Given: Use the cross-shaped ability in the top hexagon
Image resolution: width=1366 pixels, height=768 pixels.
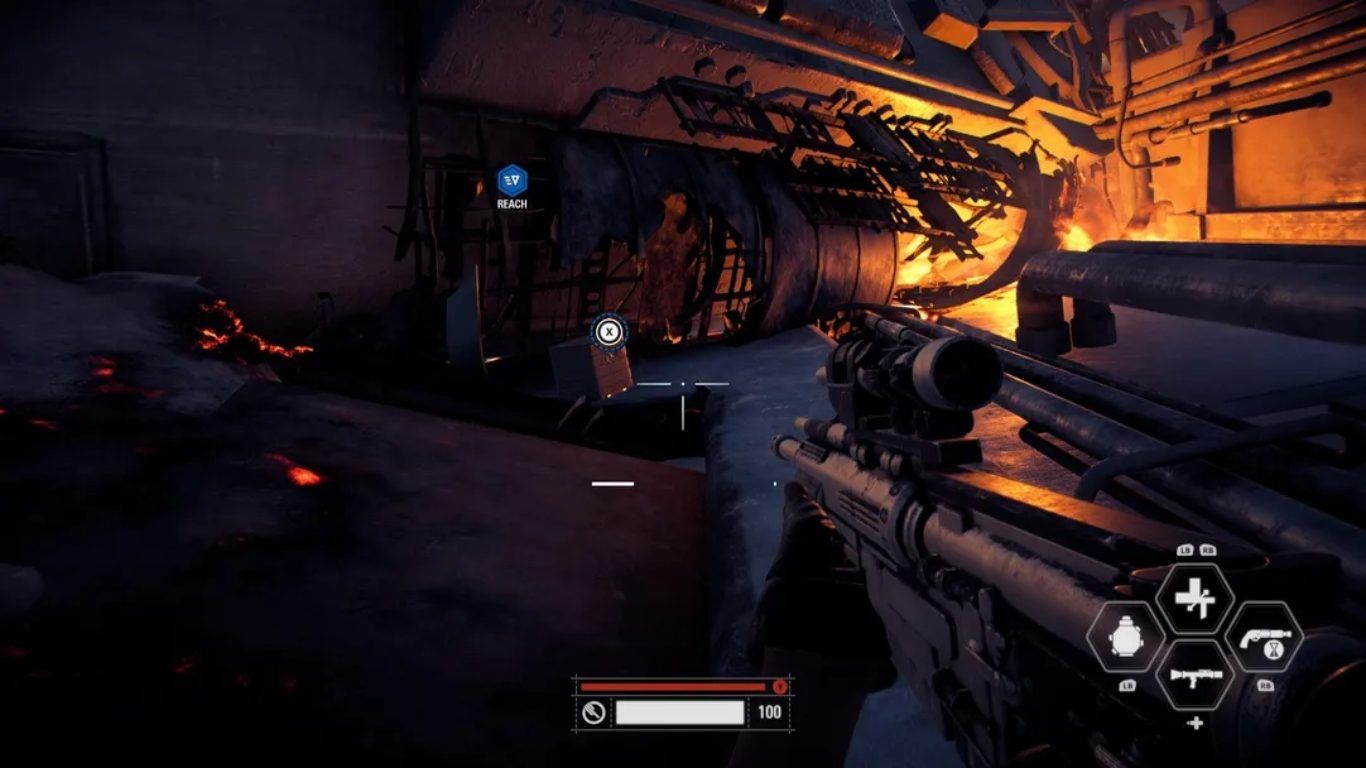Looking at the screenshot, I should 1194,598.
